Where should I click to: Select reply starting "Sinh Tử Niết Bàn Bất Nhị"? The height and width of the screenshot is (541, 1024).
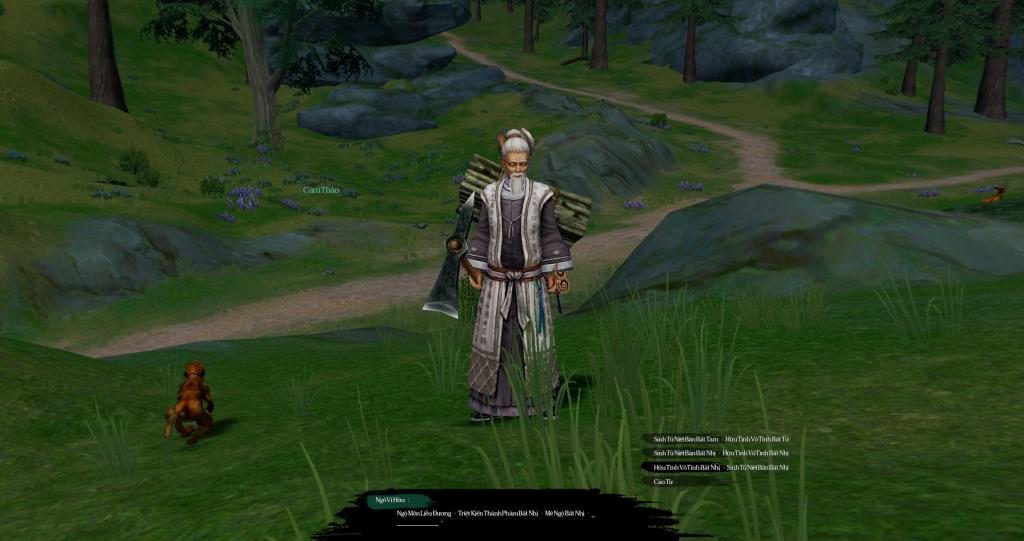click(x=685, y=453)
